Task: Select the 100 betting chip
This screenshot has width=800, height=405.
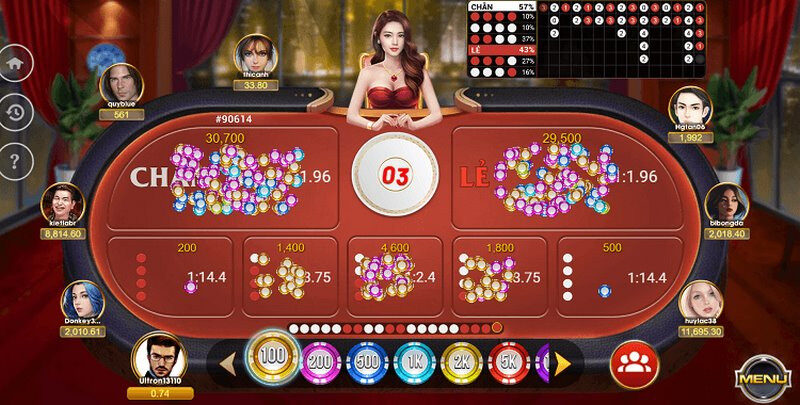Action: 268,358
